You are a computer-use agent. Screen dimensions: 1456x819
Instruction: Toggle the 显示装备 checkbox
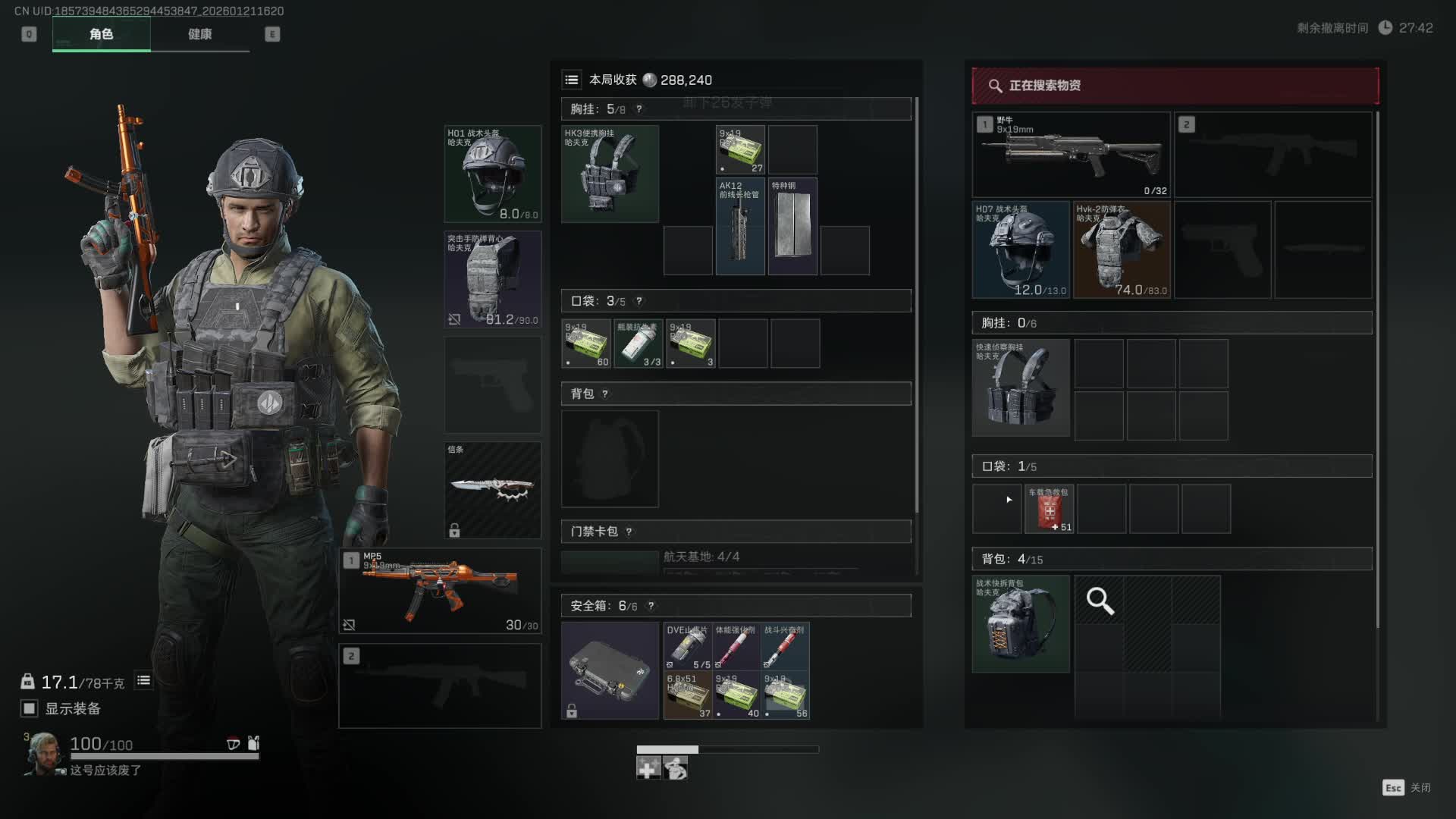30,708
